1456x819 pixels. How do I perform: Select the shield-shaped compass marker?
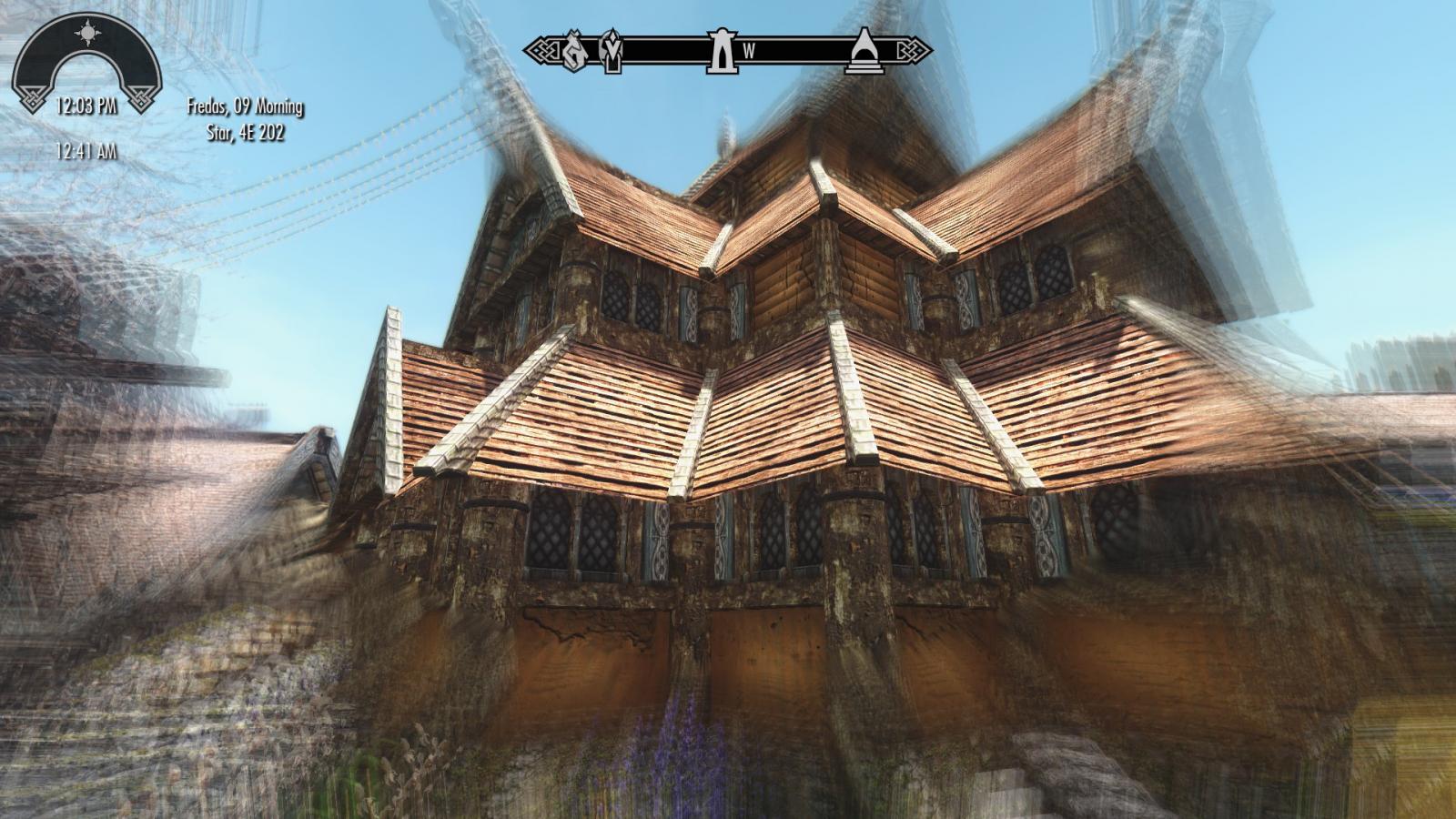[612, 51]
